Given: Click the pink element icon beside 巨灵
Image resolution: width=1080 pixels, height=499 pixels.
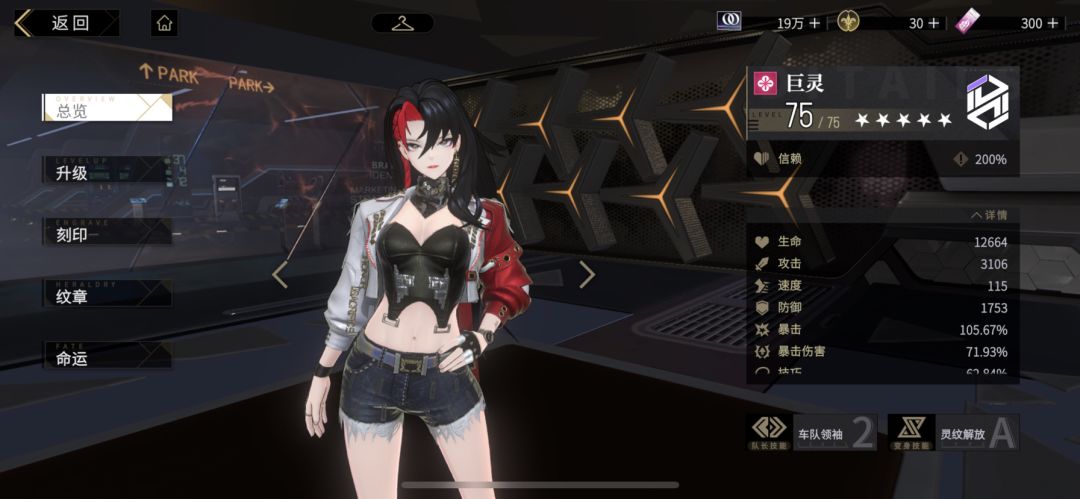Looking at the screenshot, I should pos(765,84).
